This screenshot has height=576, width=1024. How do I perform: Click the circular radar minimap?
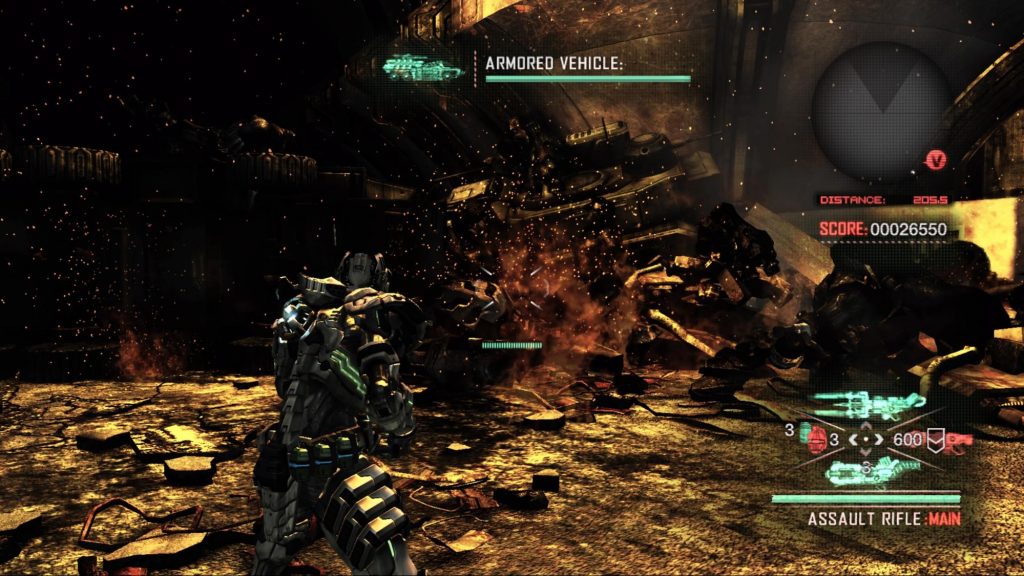(880, 110)
